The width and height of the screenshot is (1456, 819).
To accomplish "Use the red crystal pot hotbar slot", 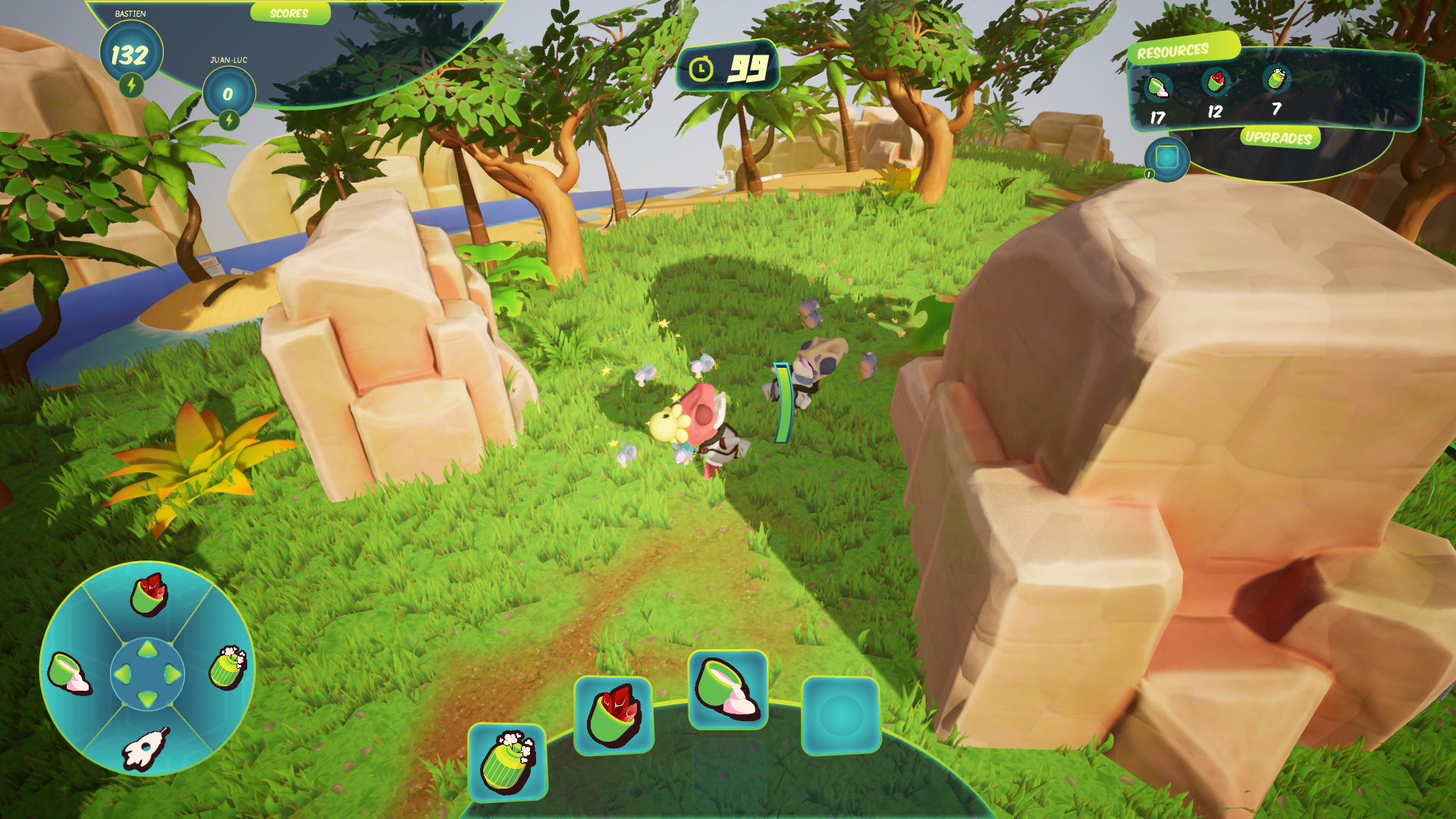I will click(x=613, y=715).
